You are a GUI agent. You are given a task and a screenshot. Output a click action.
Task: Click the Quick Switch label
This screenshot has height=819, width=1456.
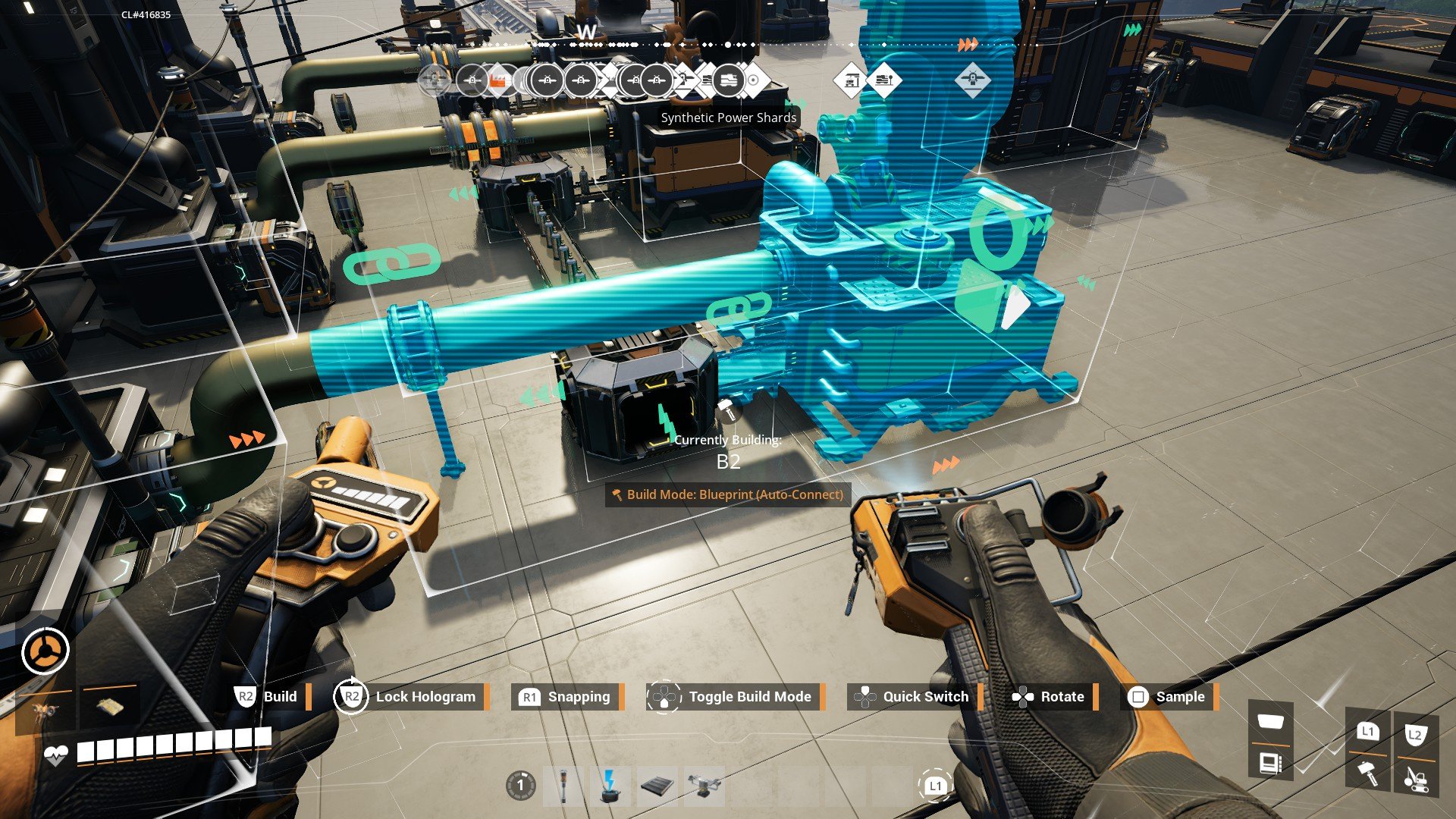pyautogui.click(x=925, y=696)
